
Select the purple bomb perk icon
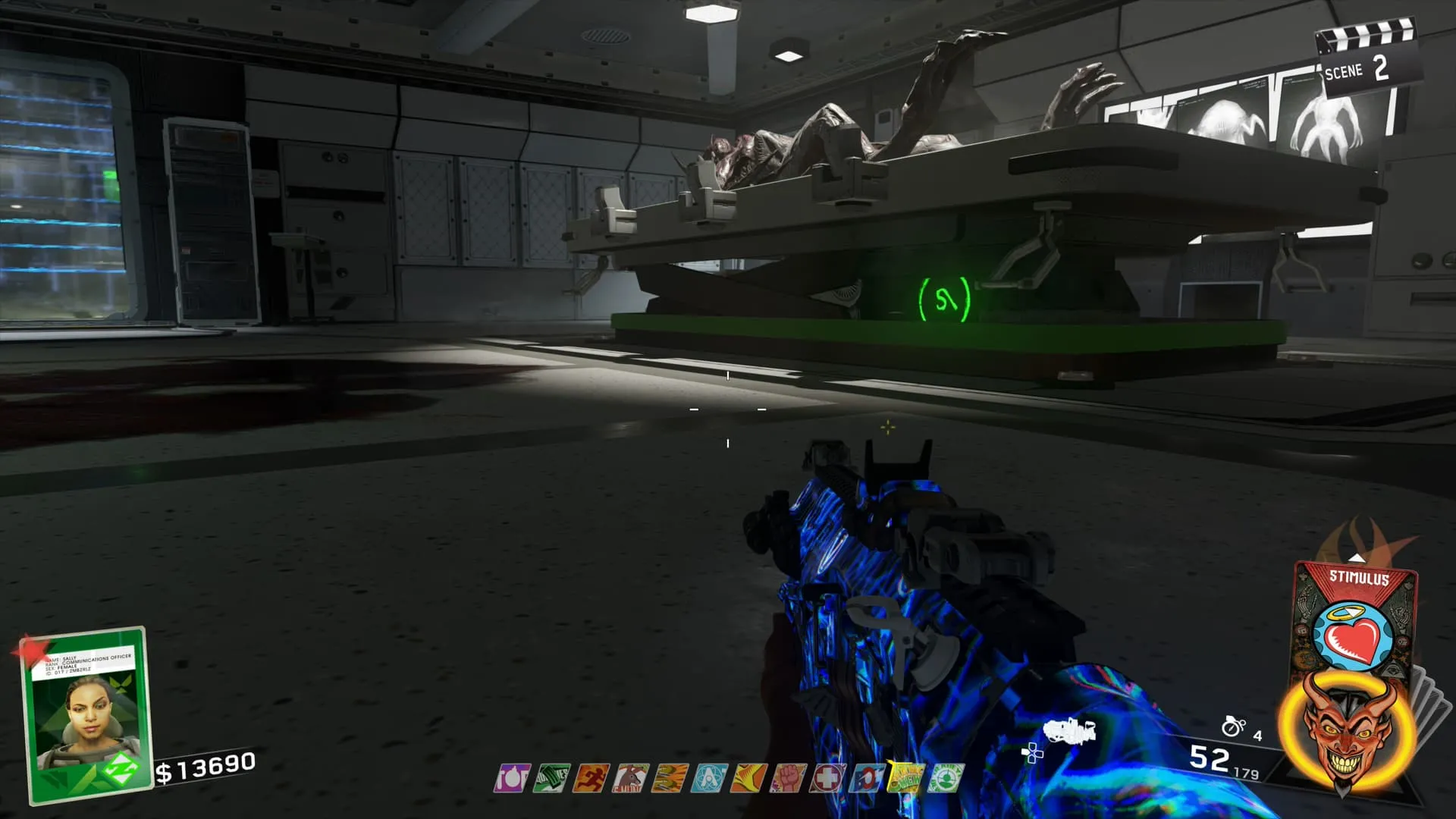[513, 778]
